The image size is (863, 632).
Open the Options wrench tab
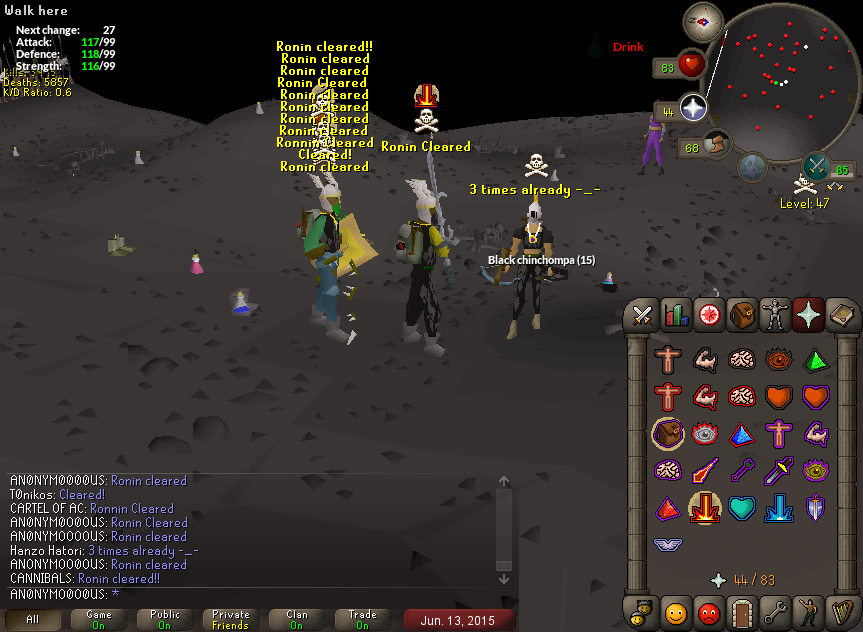[775, 609]
